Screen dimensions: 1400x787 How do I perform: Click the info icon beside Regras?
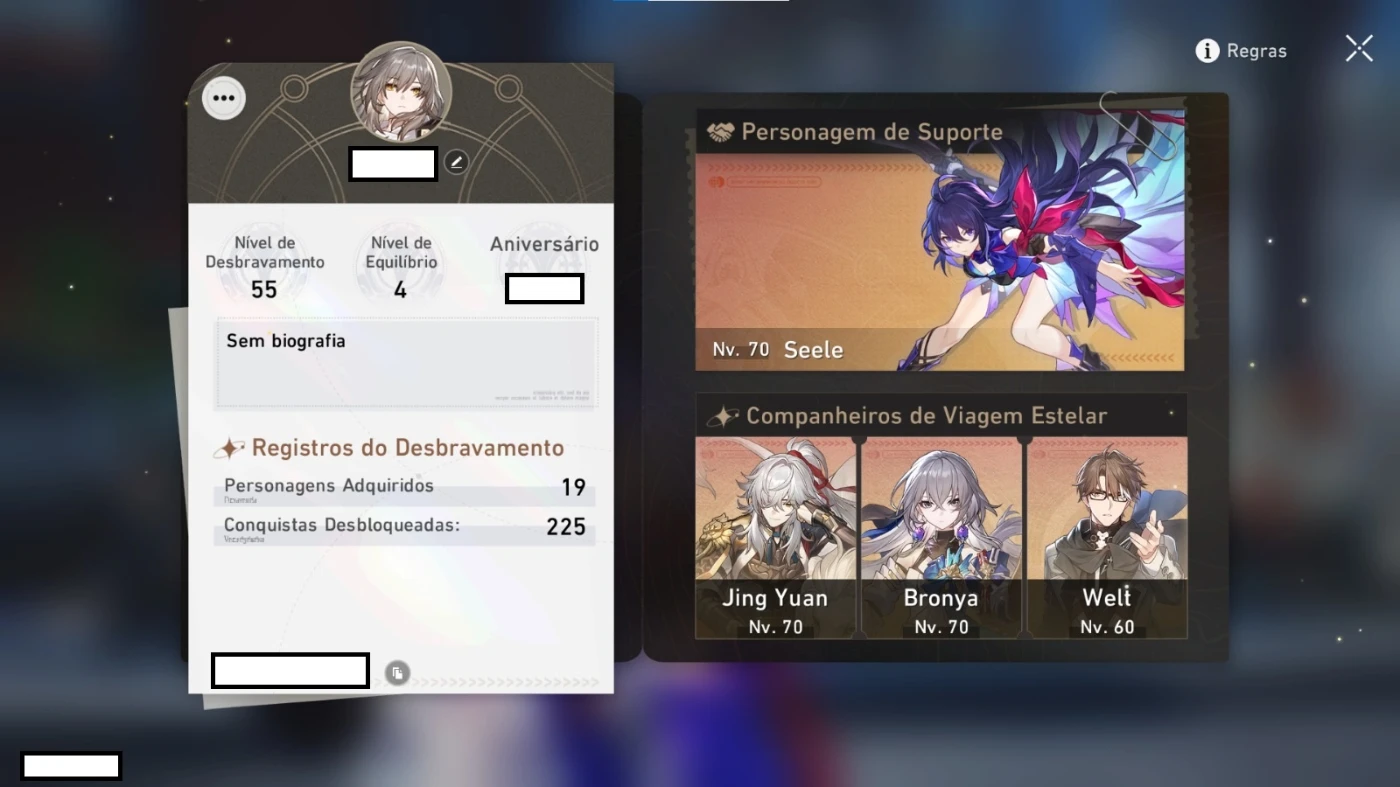click(x=1206, y=50)
